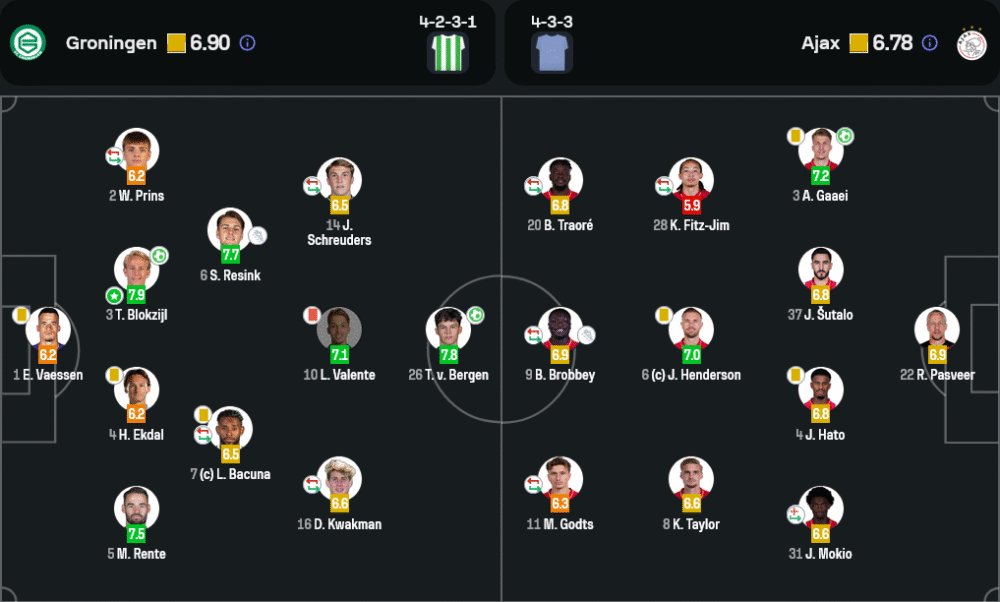Open W. Prins player portrait
Image resolution: width=1000 pixels, height=602 pixels.
click(137, 151)
